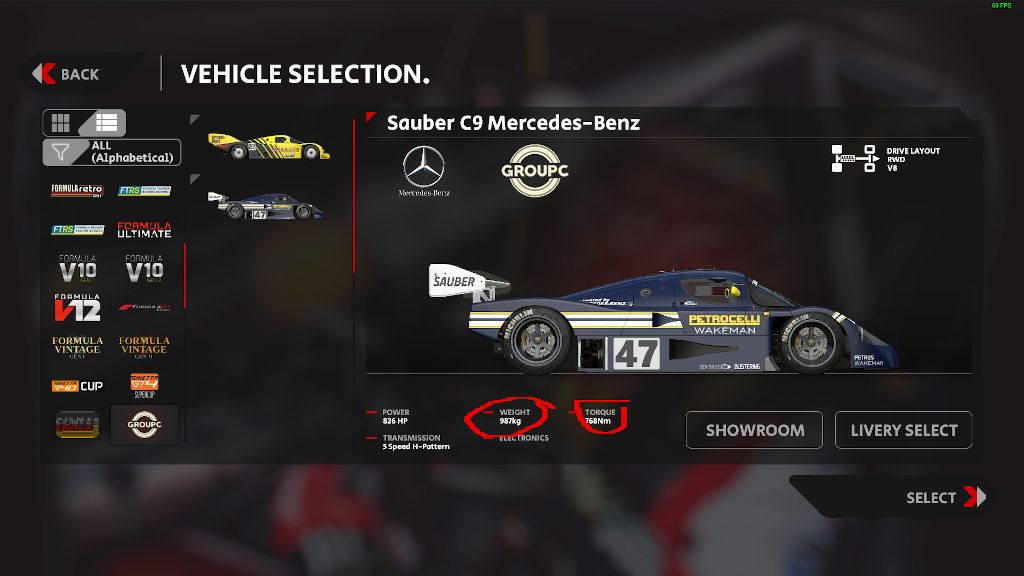Open Livery Select

(x=903, y=430)
